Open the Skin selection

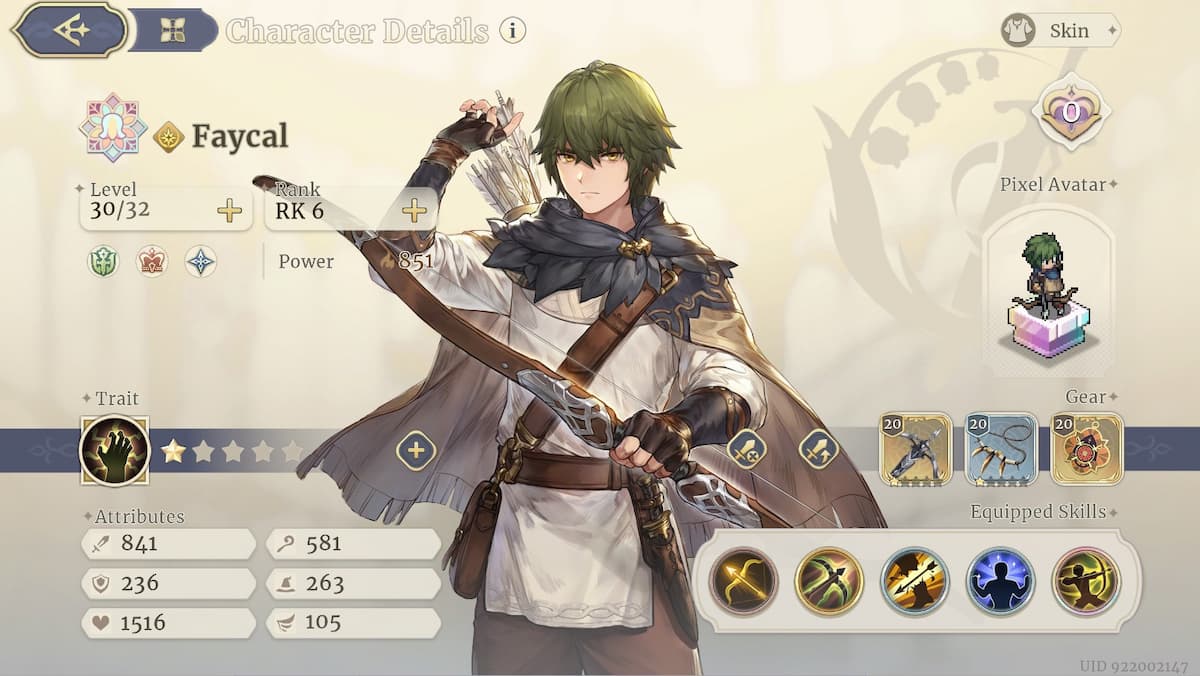(x=1060, y=30)
